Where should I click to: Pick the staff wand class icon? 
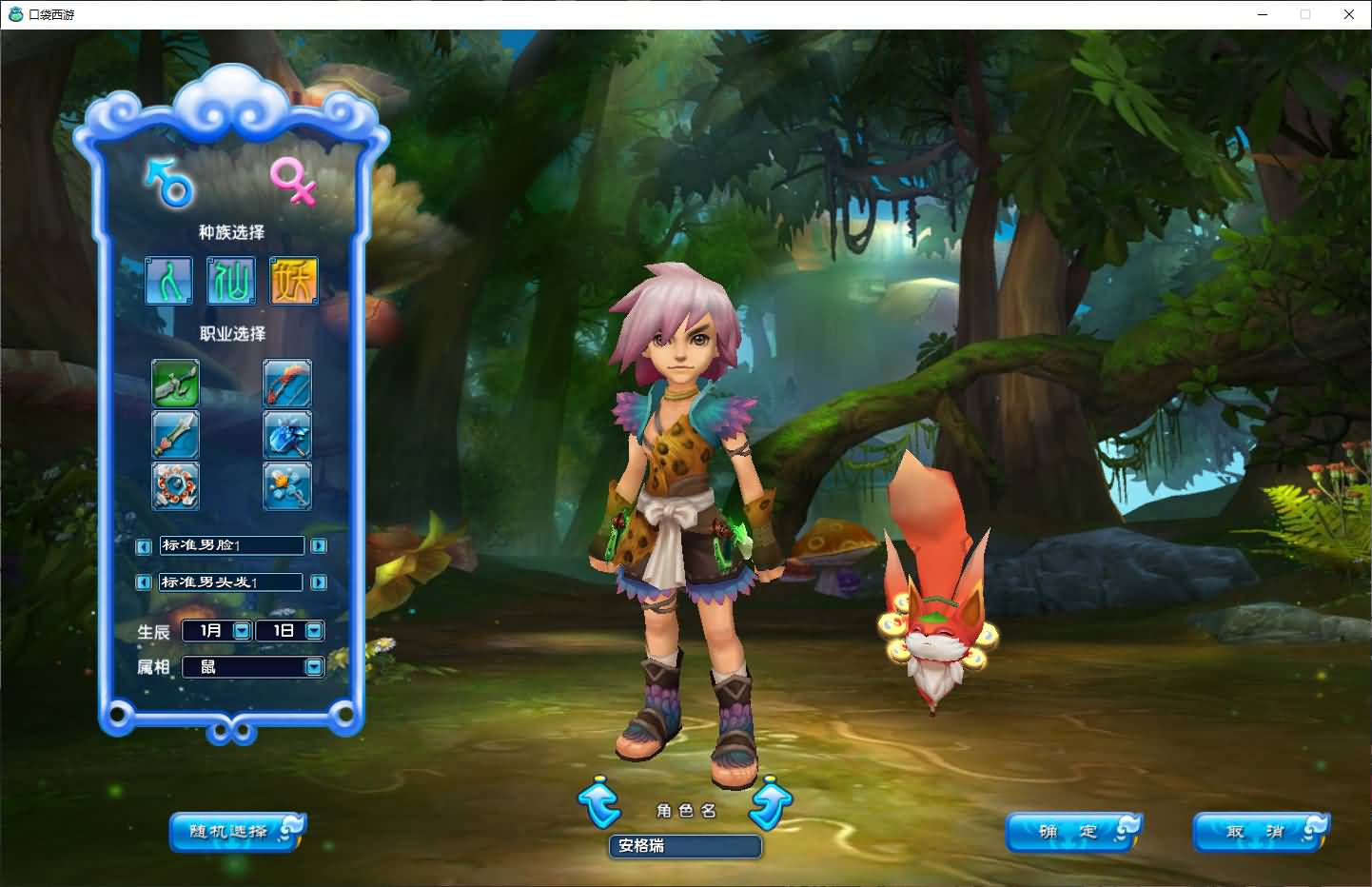(x=286, y=485)
